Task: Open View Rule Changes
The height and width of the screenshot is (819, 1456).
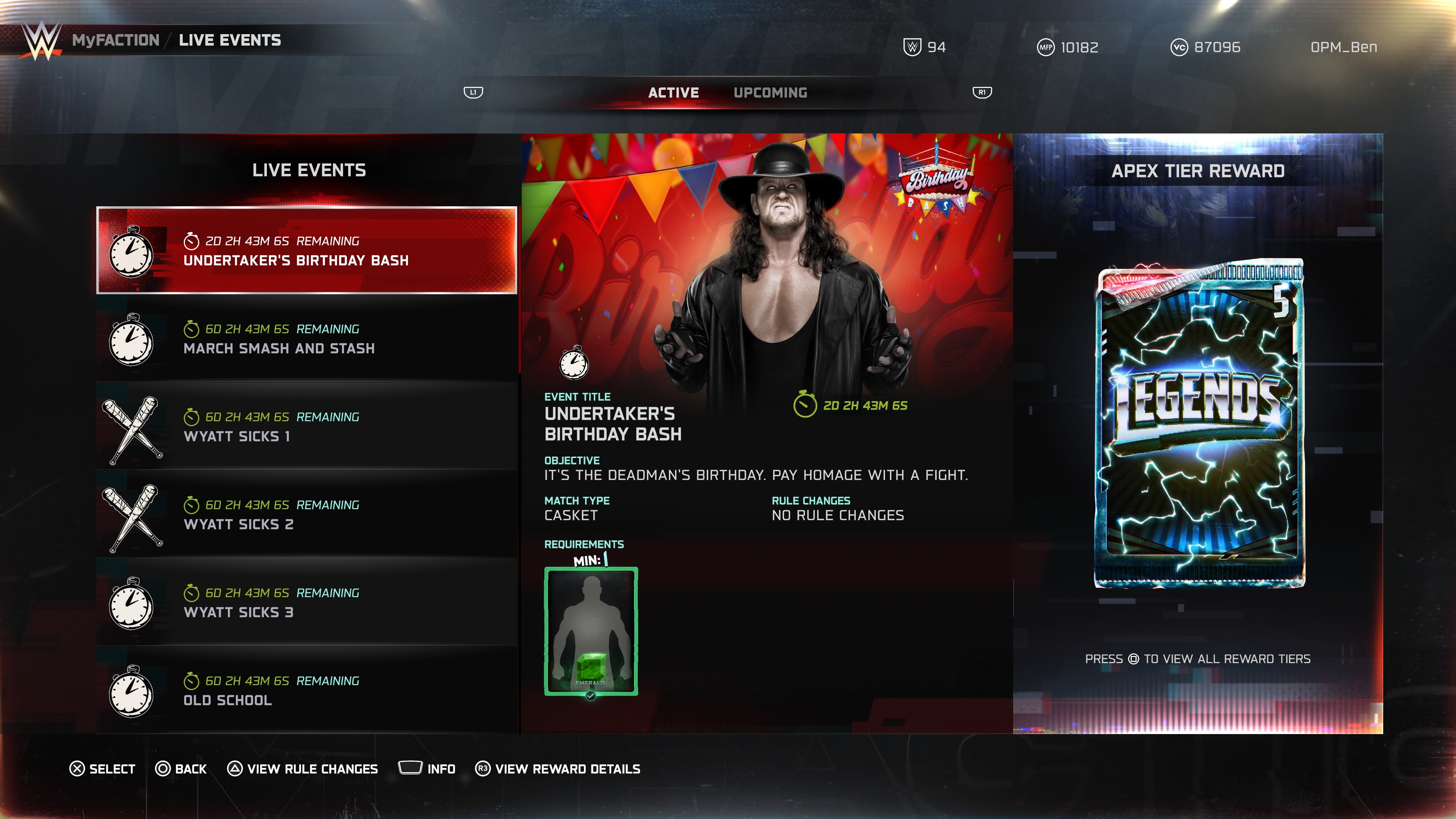Action: (303, 769)
